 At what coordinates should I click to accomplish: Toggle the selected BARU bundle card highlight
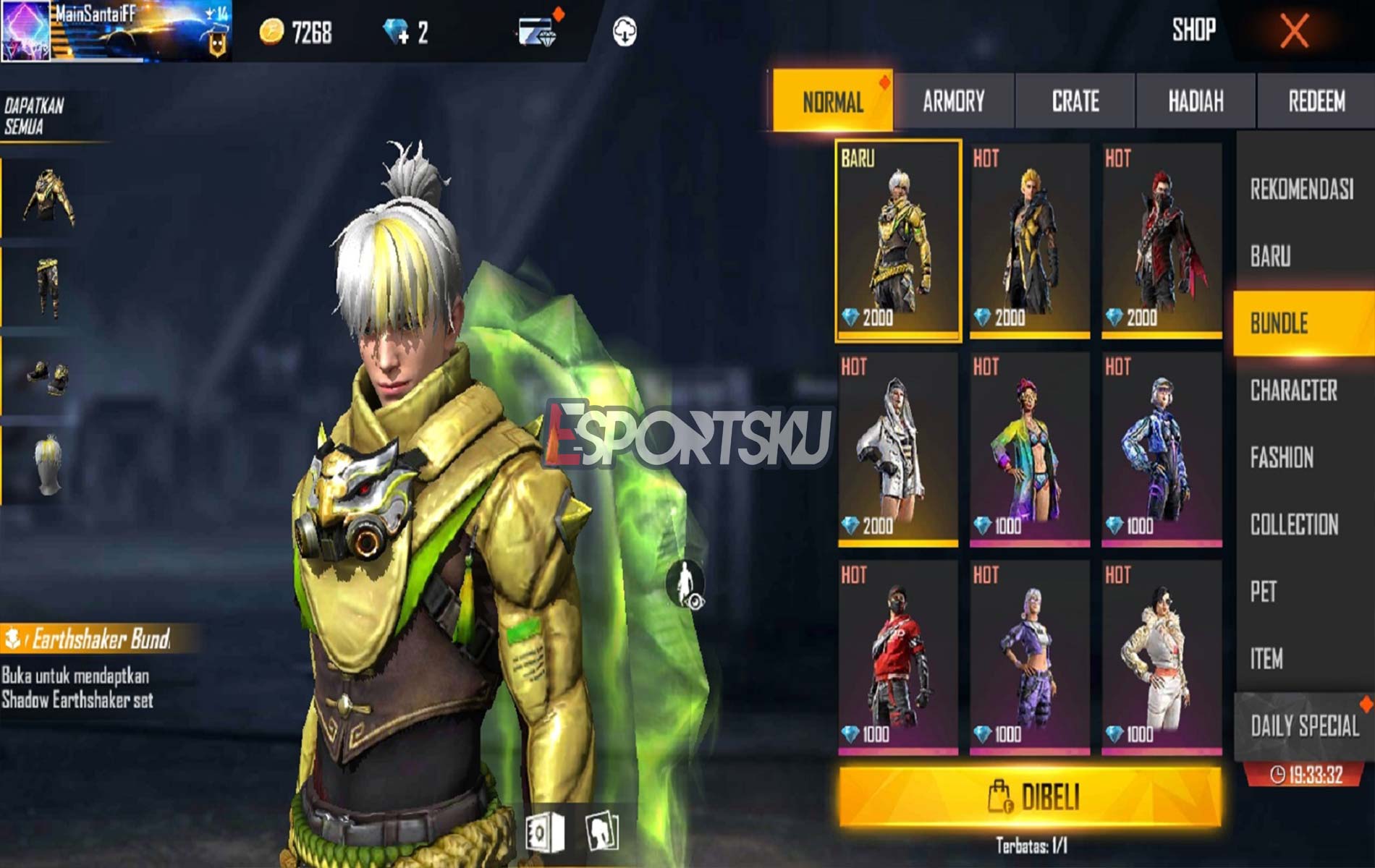point(897,239)
